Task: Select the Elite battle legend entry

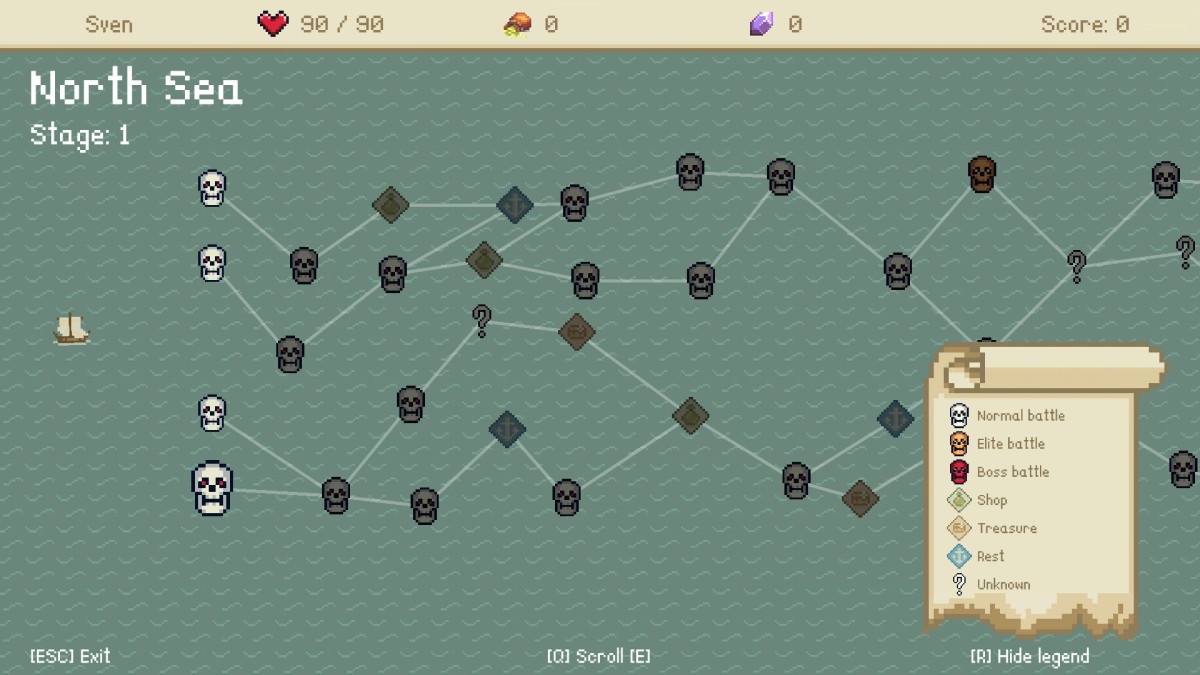Action: pyautogui.click(x=998, y=444)
